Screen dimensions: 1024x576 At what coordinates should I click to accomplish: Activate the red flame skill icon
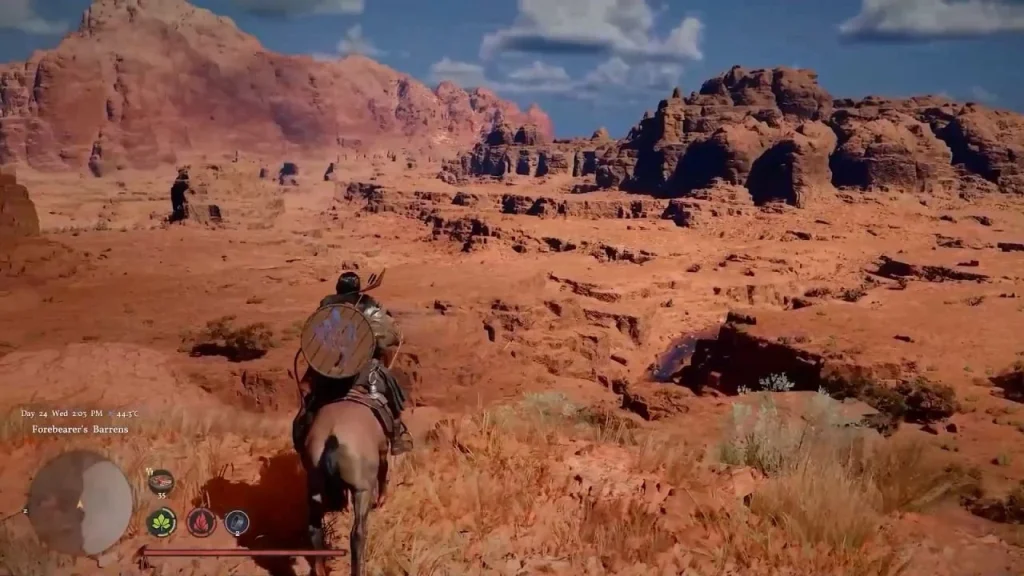point(201,521)
